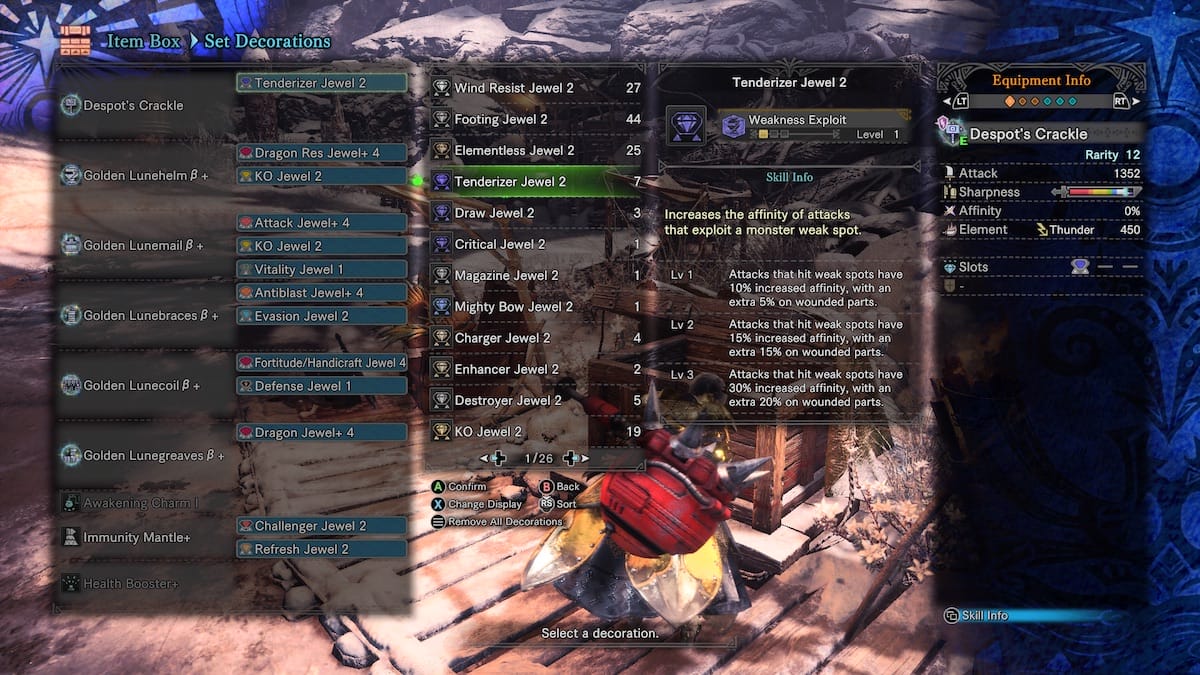Screen dimensions: 1200x675
Task: Choose the Vitality Jewel 1 slot
Action: tap(322, 269)
